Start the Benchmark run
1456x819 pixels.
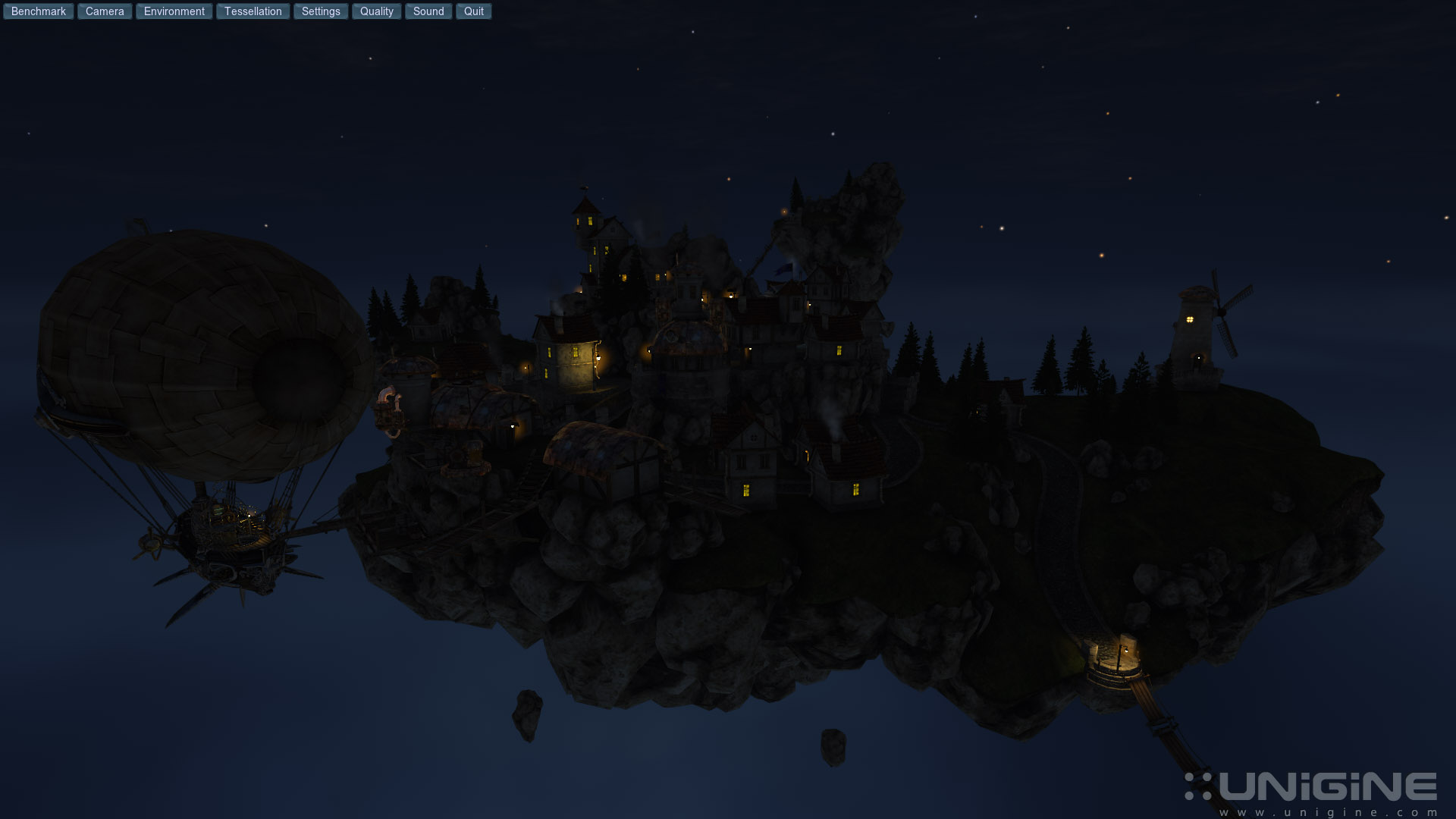pos(39,11)
